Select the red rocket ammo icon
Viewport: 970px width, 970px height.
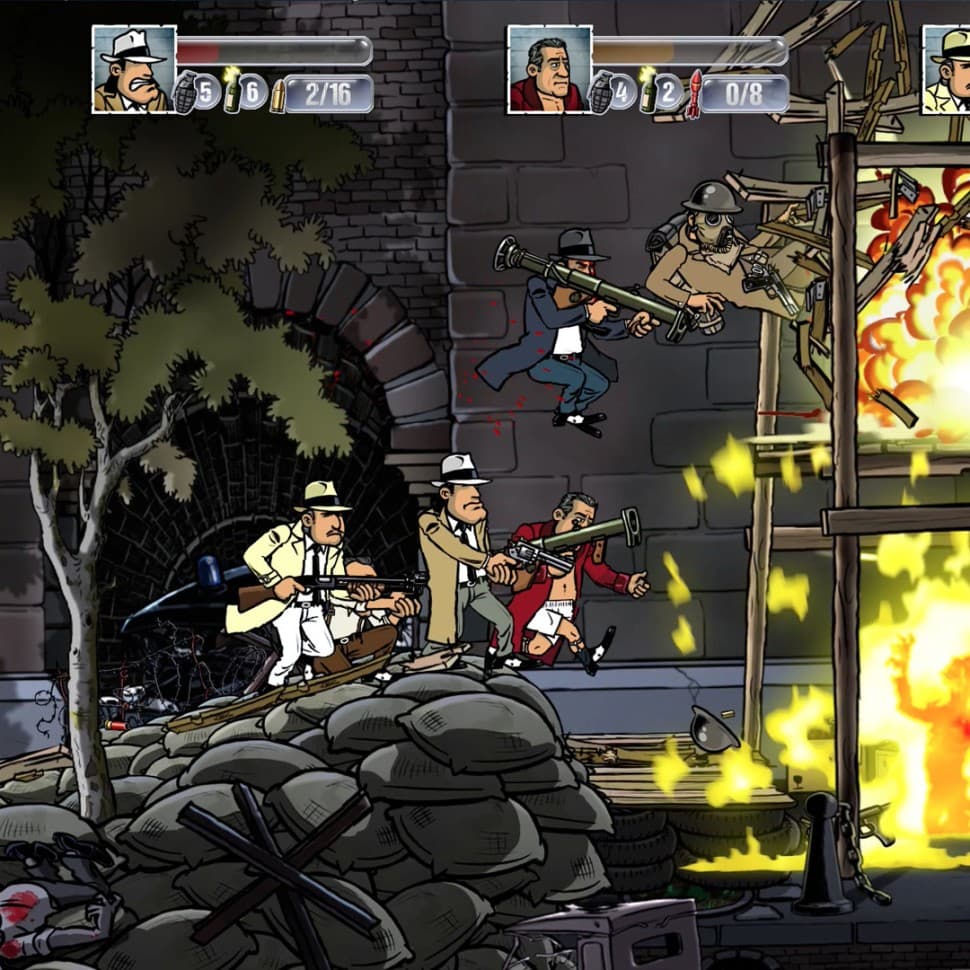693,94
